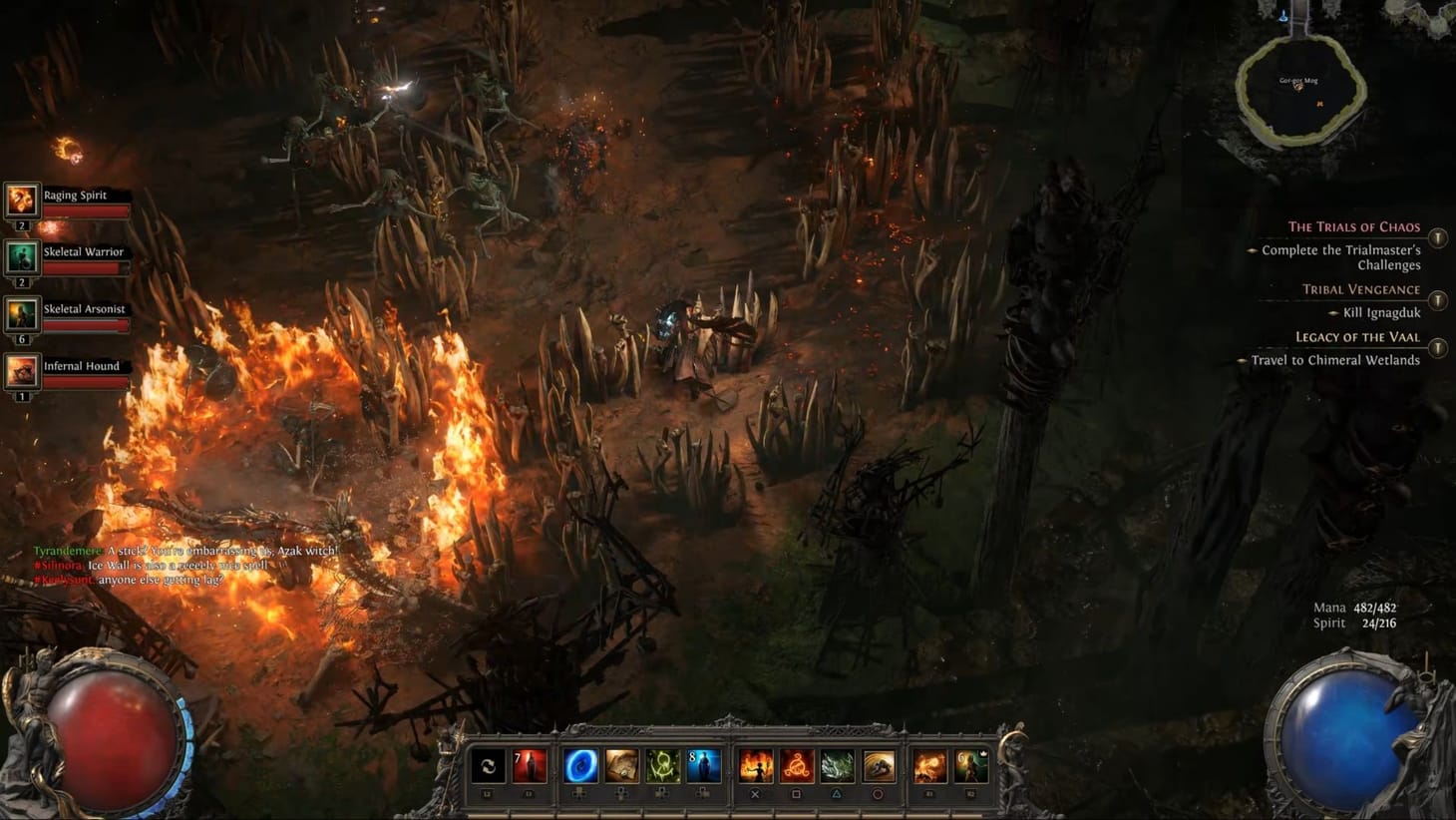Collapse the Travel to Chimeral Wetlands objective marker
1456x820 pixels.
(1242, 360)
